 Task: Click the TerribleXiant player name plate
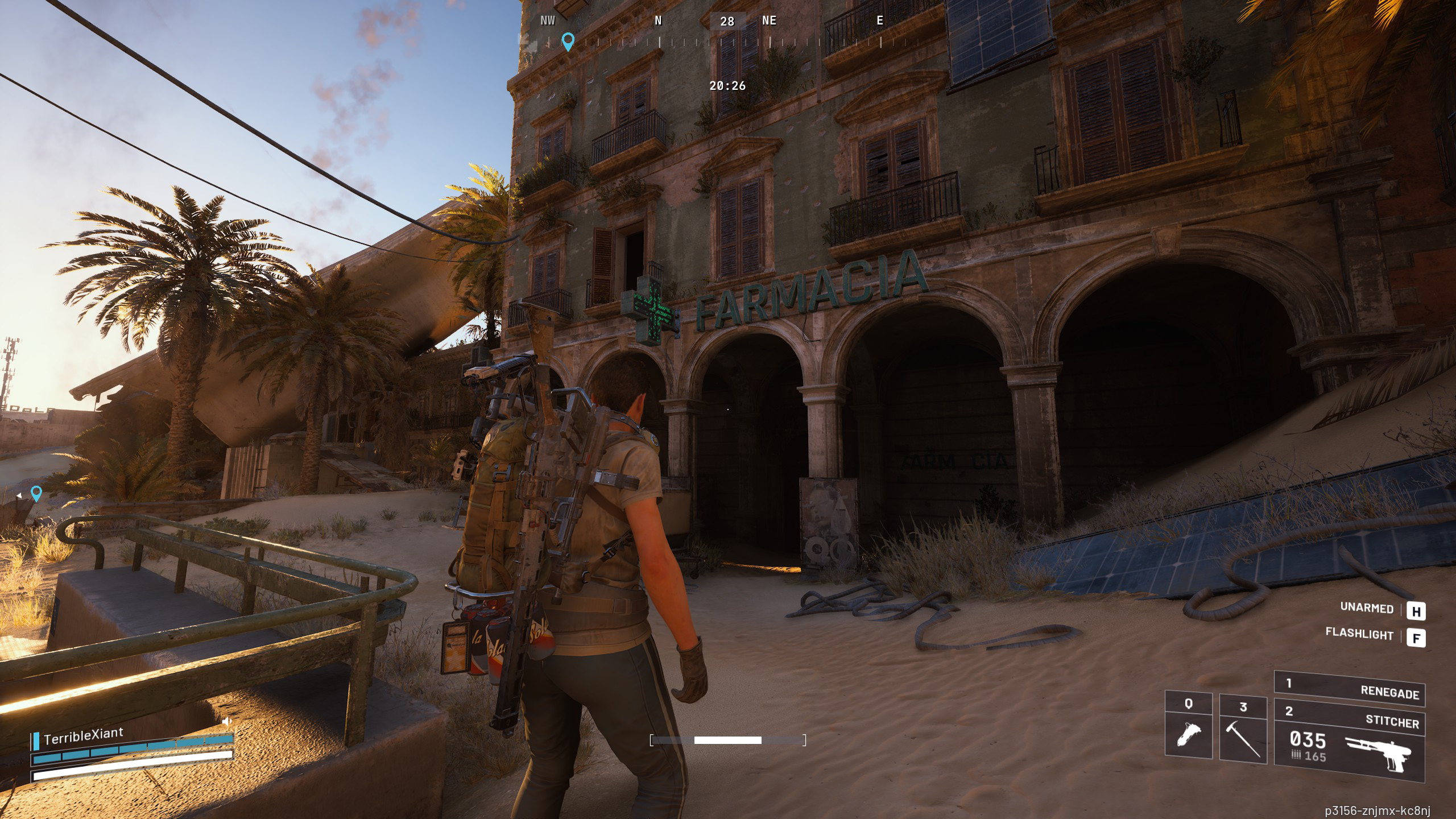point(83,735)
